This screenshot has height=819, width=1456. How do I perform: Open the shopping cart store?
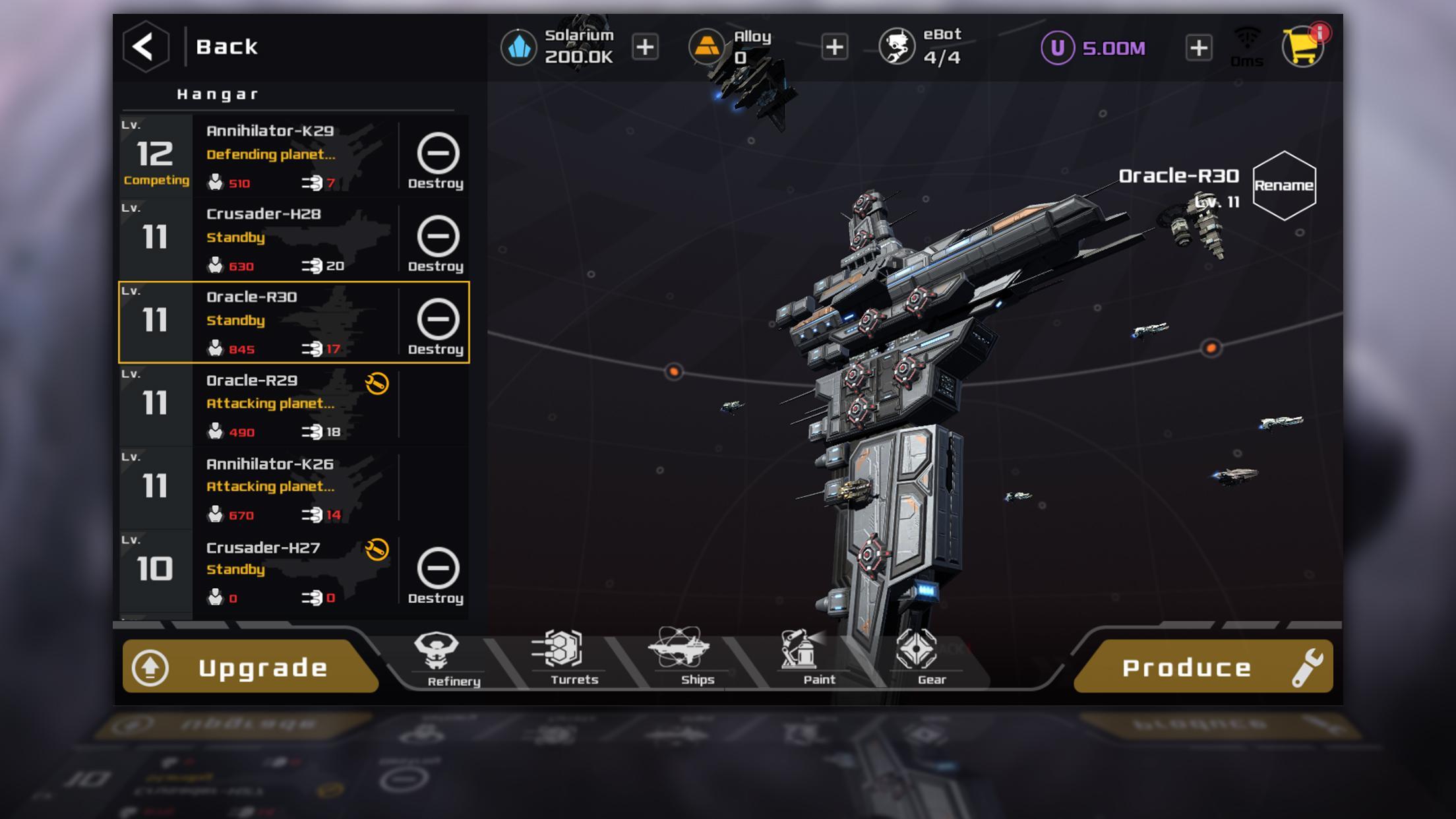coord(1302,47)
